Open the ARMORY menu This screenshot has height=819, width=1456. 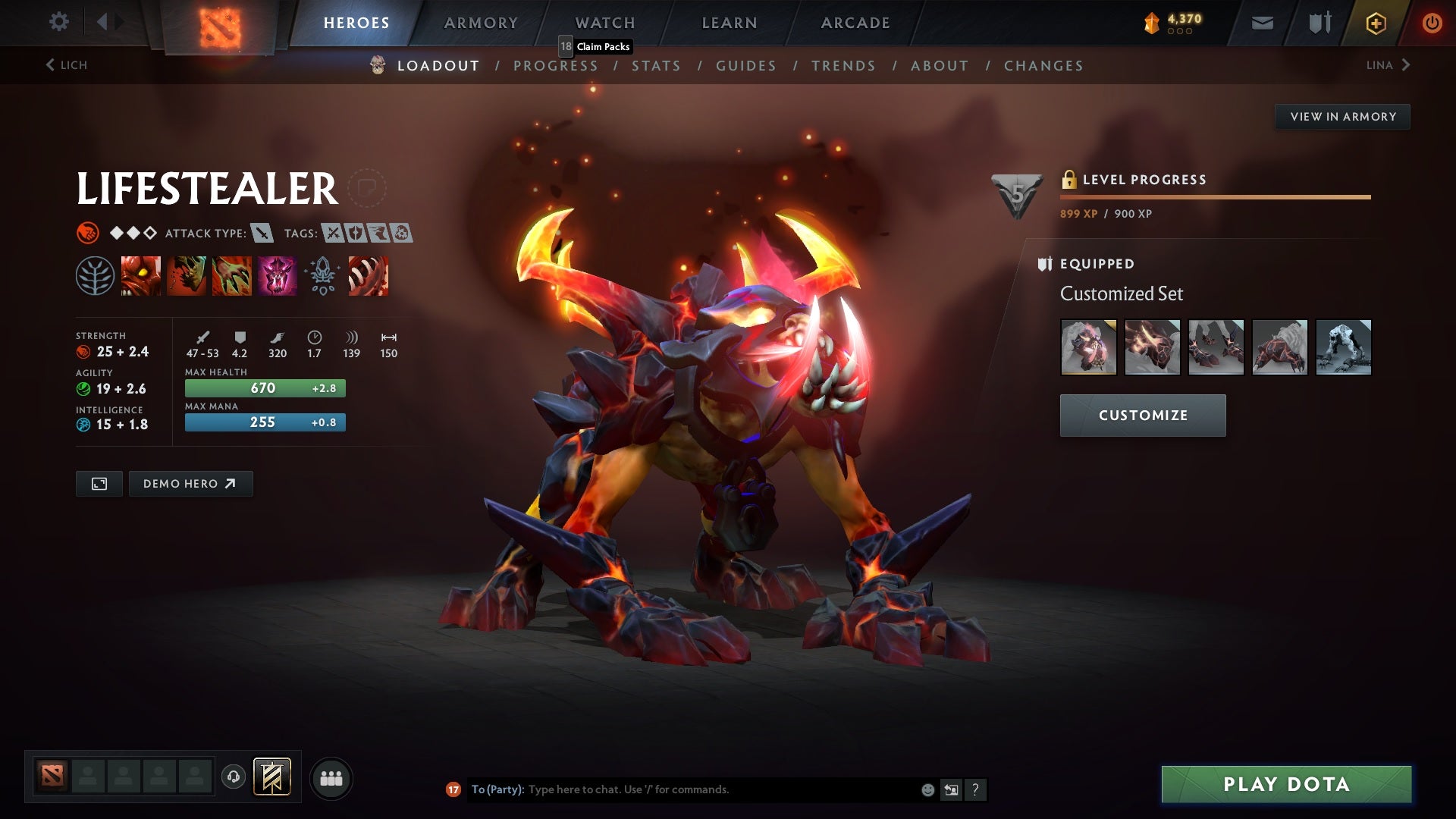(x=481, y=22)
